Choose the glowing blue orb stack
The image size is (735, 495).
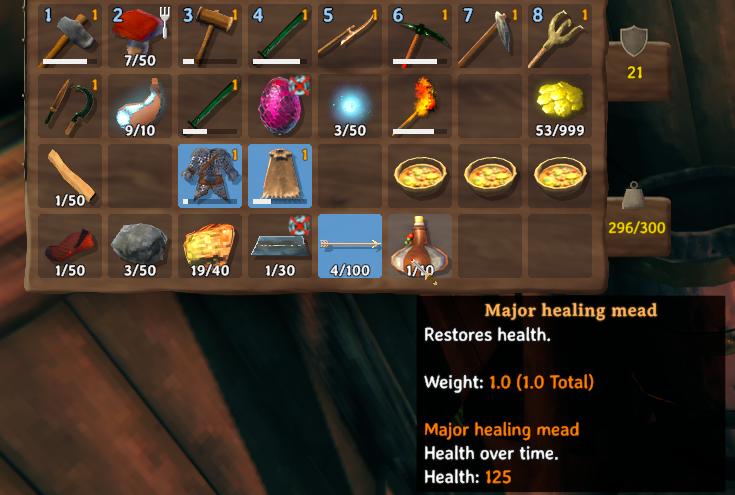pos(350,106)
